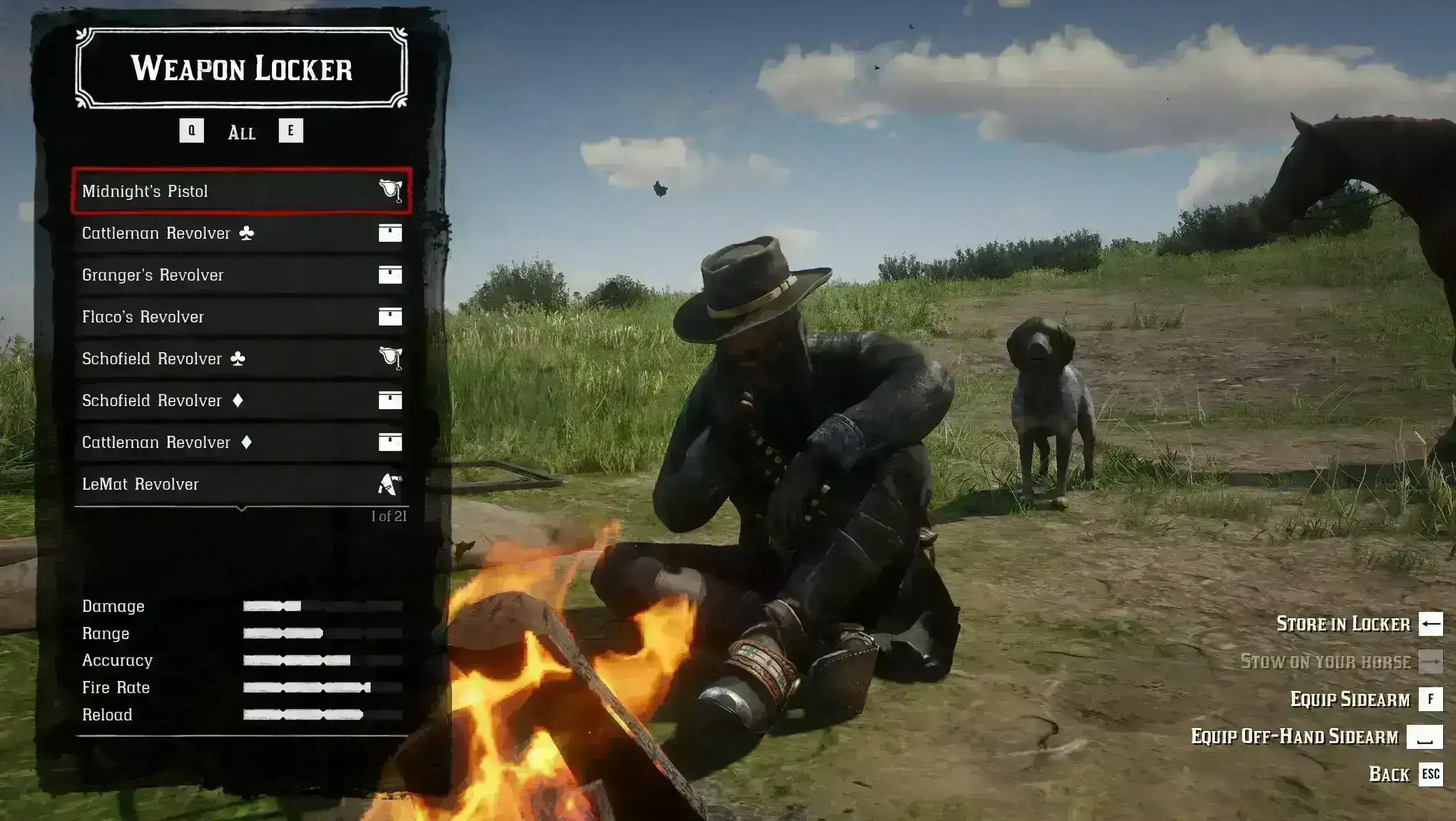Go Back from the Weapon Locker
The height and width of the screenshot is (821, 1456).
[x=1389, y=775]
